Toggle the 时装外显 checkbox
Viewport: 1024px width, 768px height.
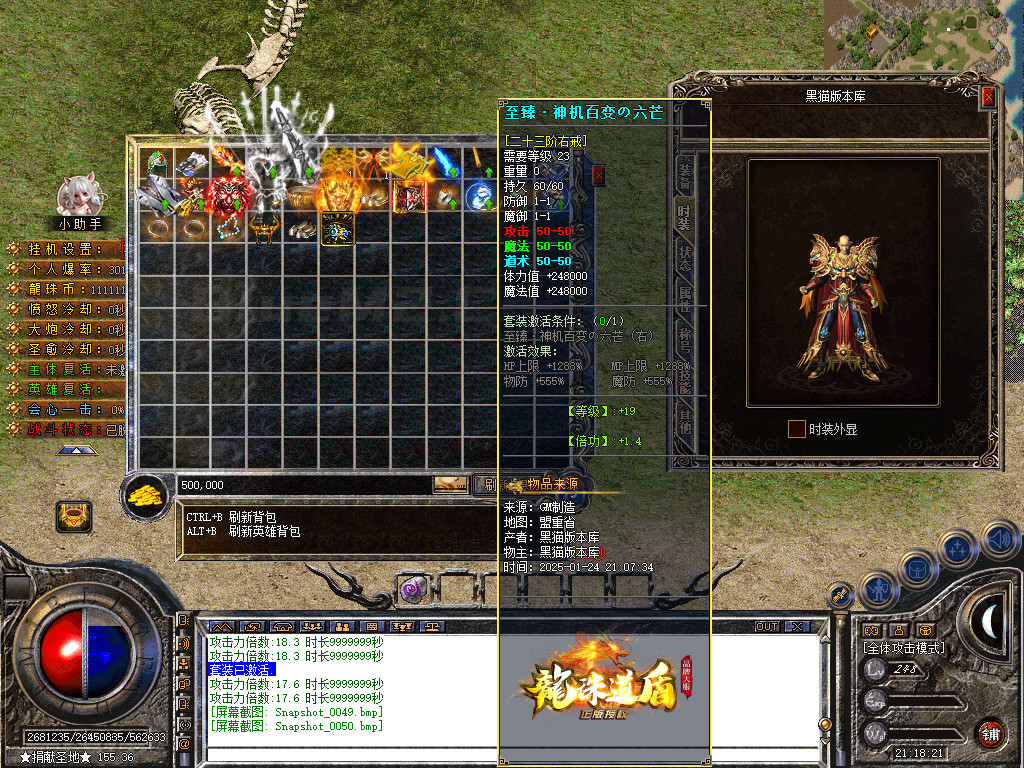coord(796,429)
